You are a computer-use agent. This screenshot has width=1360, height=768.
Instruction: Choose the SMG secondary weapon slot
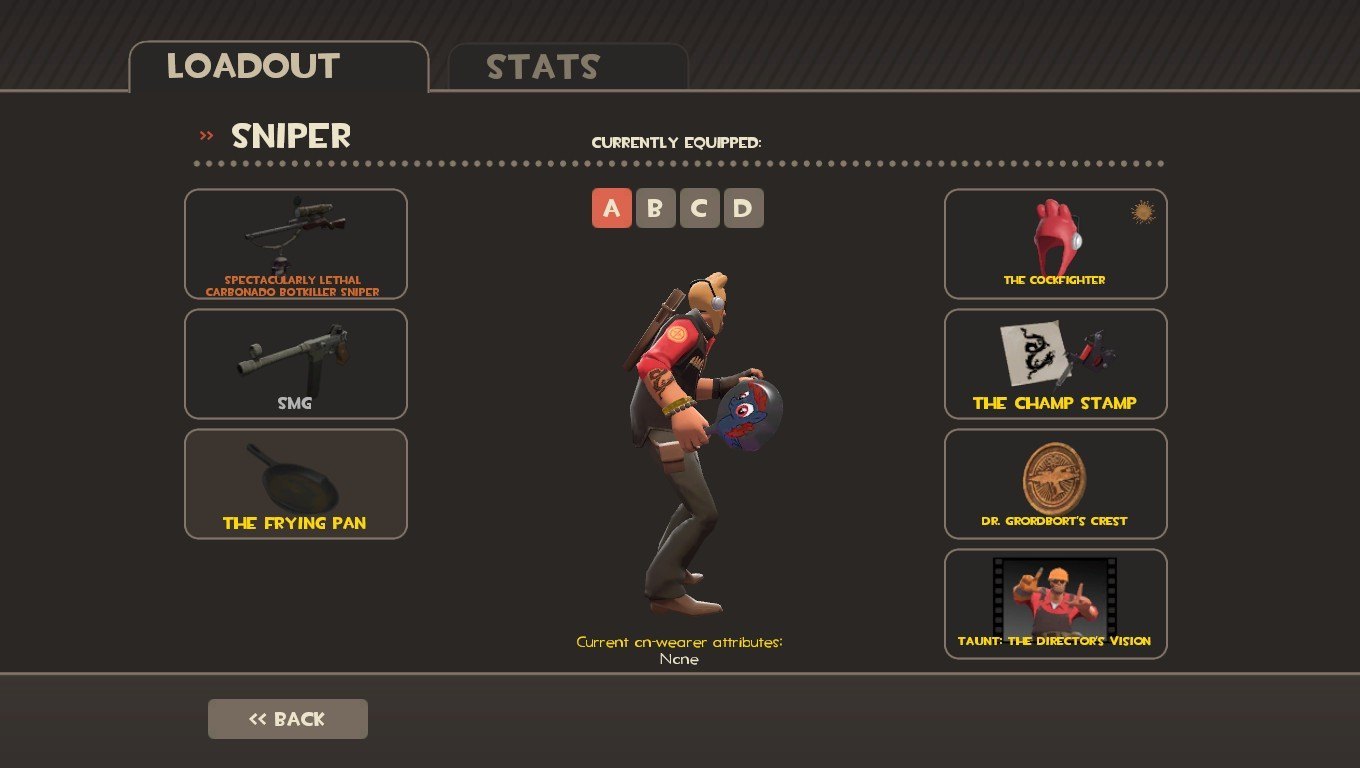tap(296, 364)
